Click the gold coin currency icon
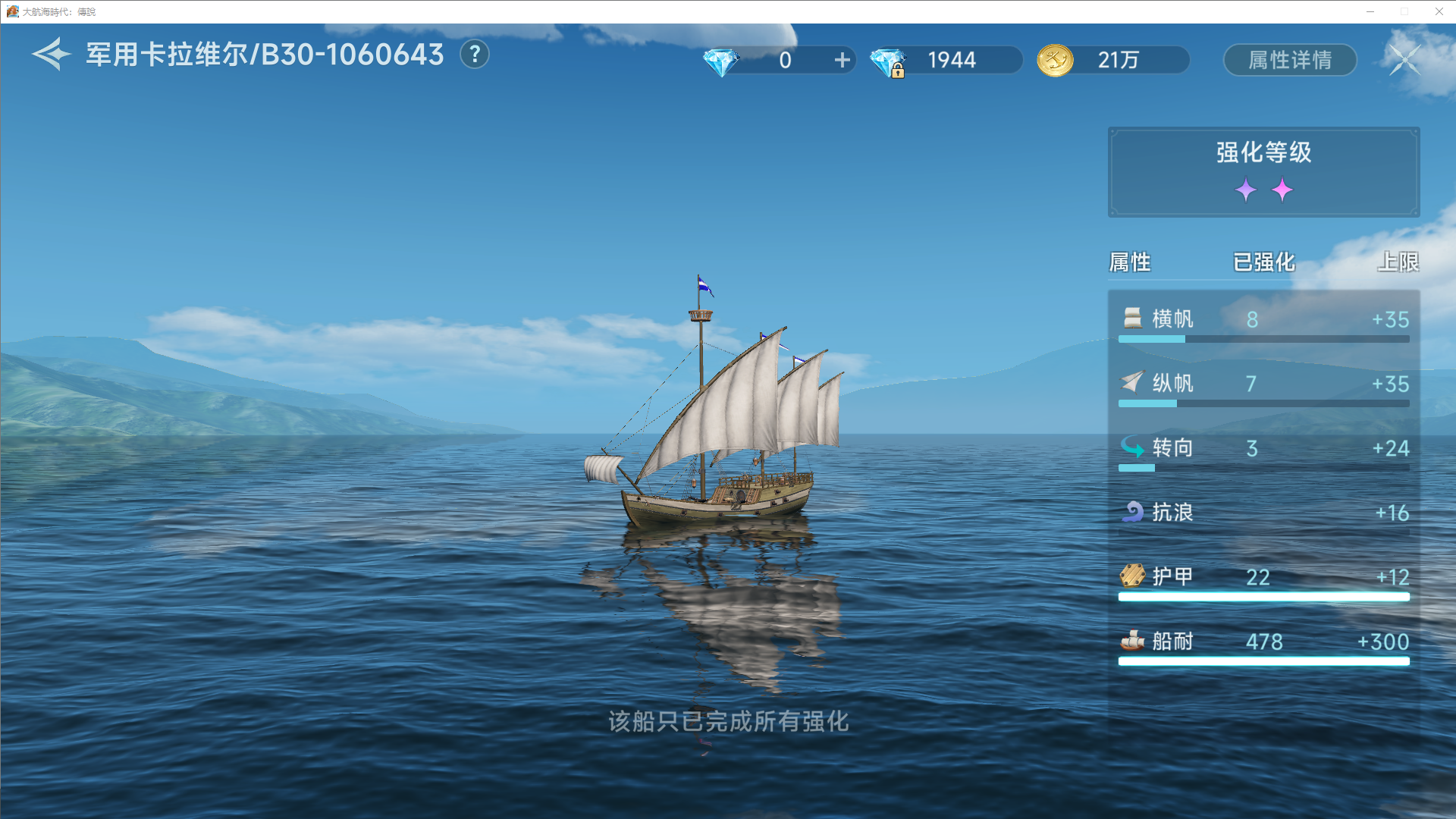Viewport: 1456px width, 819px height. click(x=1054, y=60)
